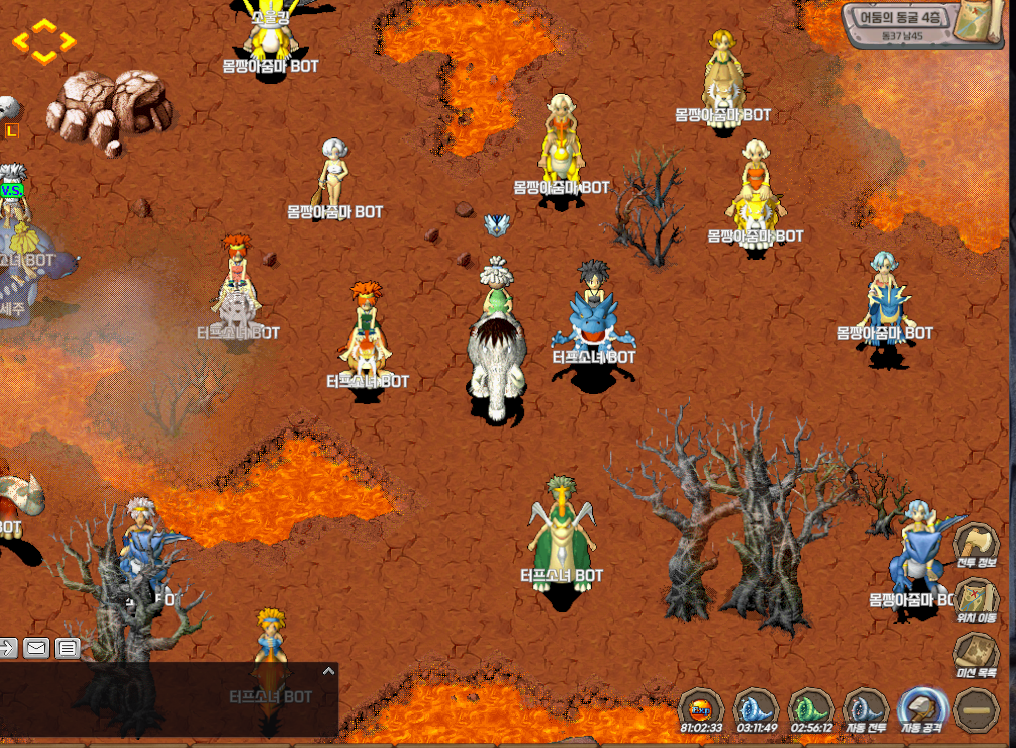Click the arrow button beside the envelope
This screenshot has width=1016, height=748.
(7, 648)
